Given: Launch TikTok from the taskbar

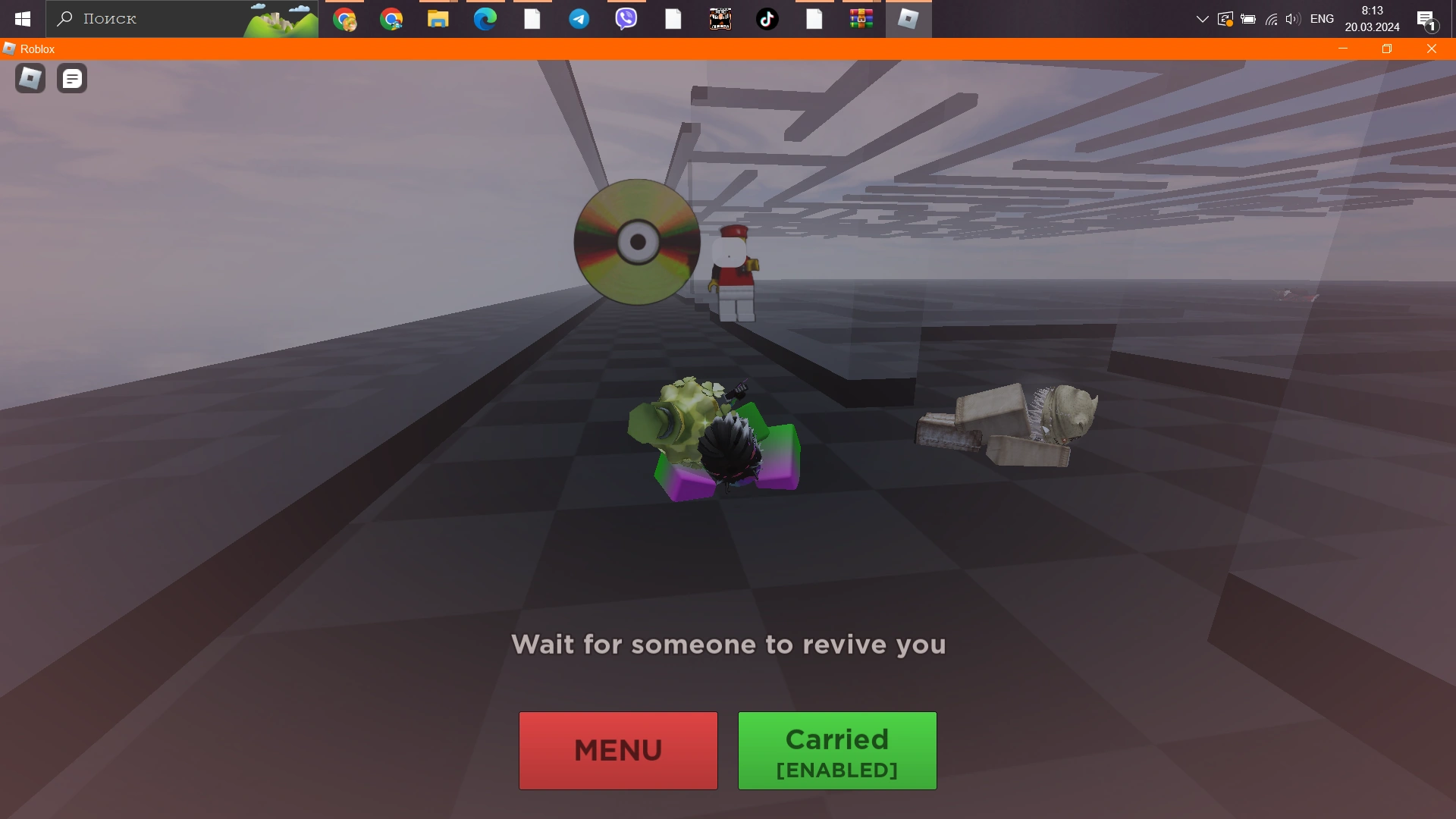Looking at the screenshot, I should (767, 19).
